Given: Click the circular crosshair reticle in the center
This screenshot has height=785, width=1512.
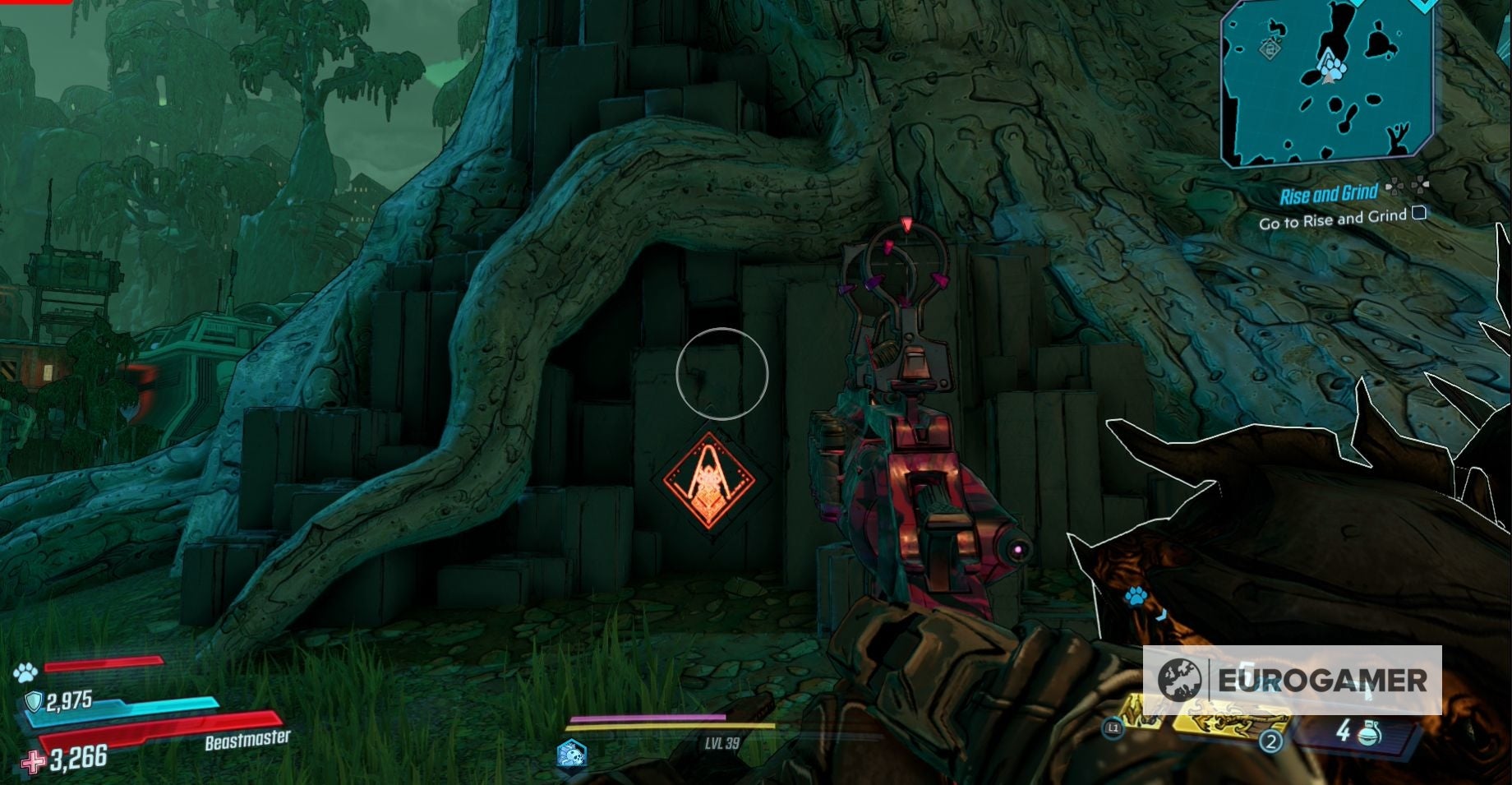Looking at the screenshot, I should 722,376.
